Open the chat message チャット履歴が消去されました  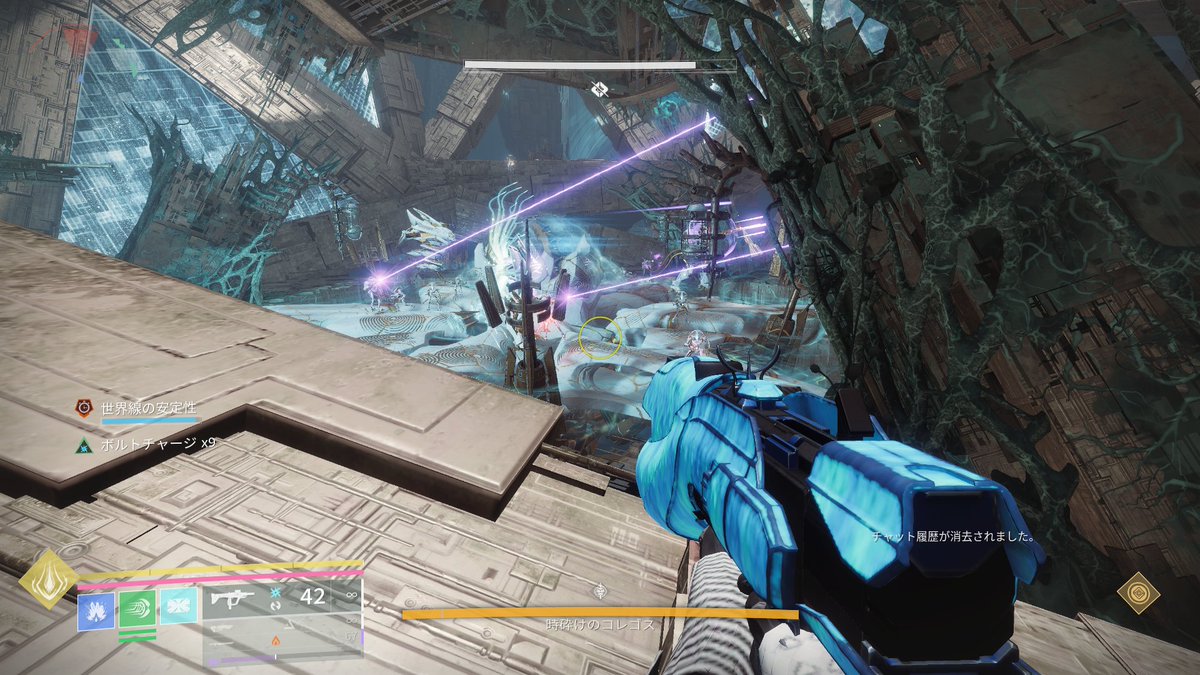click(952, 537)
